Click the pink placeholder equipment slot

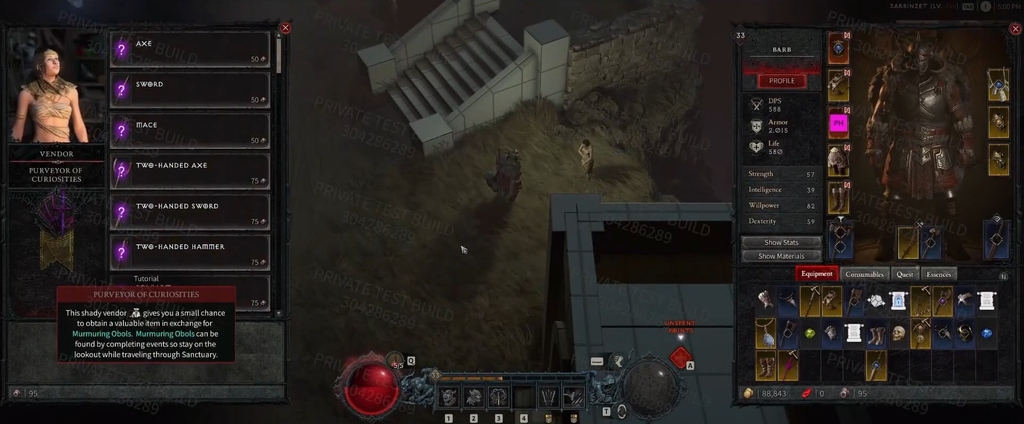(839, 124)
